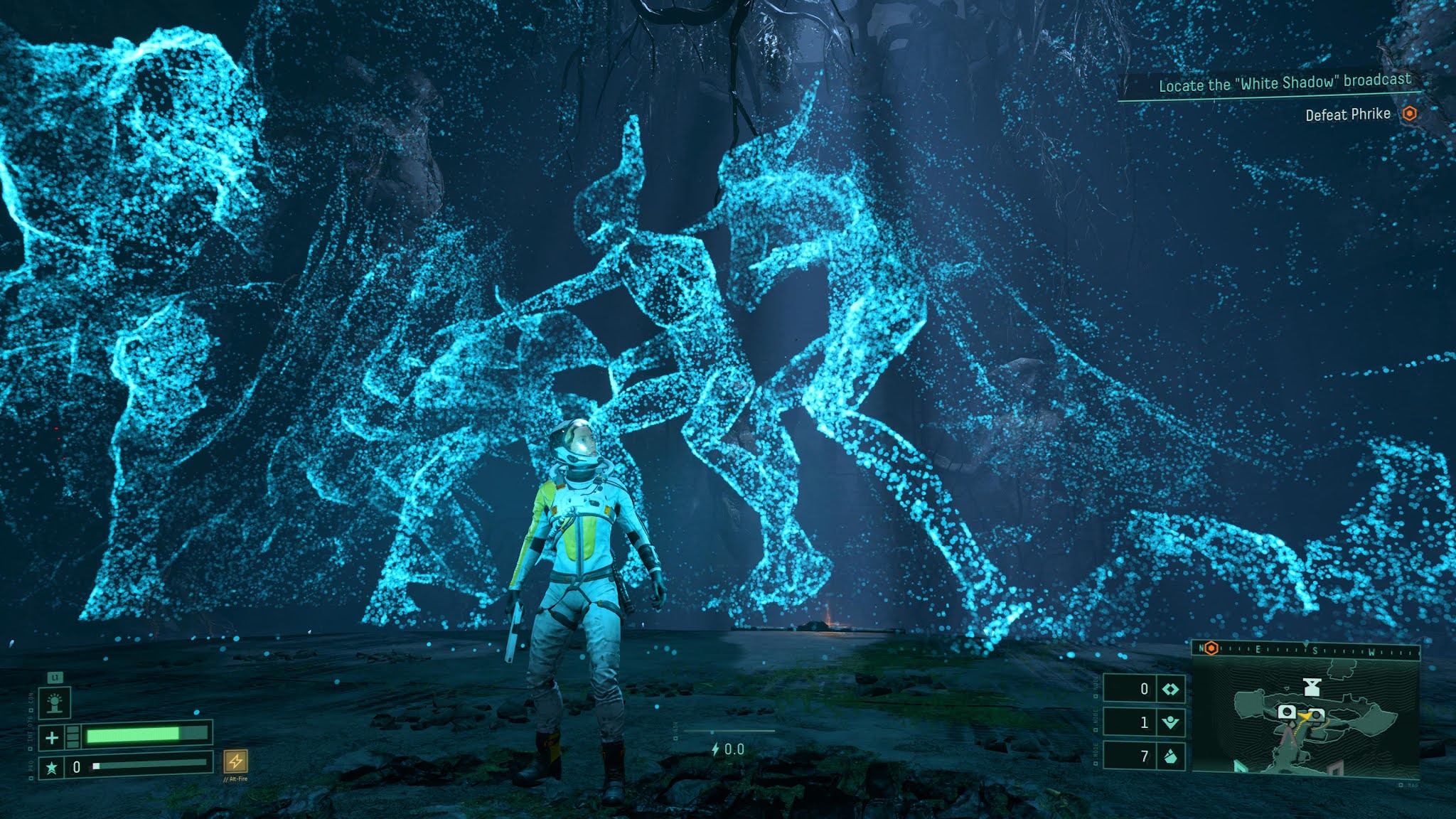The image size is (1456, 819).
Task: Click the yellow player arrow on minimap
Action: [1305, 717]
